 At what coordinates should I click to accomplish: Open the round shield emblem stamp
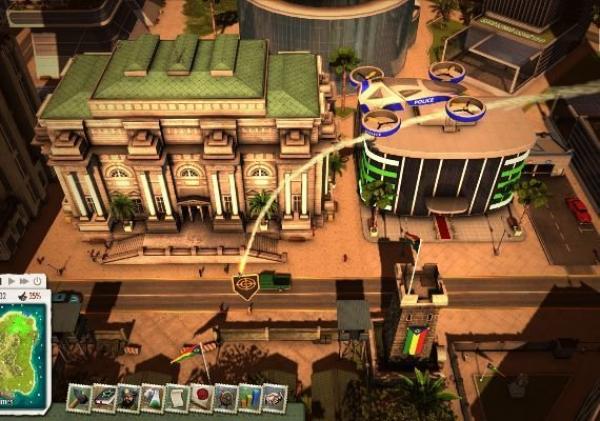[x=226, y=398]
